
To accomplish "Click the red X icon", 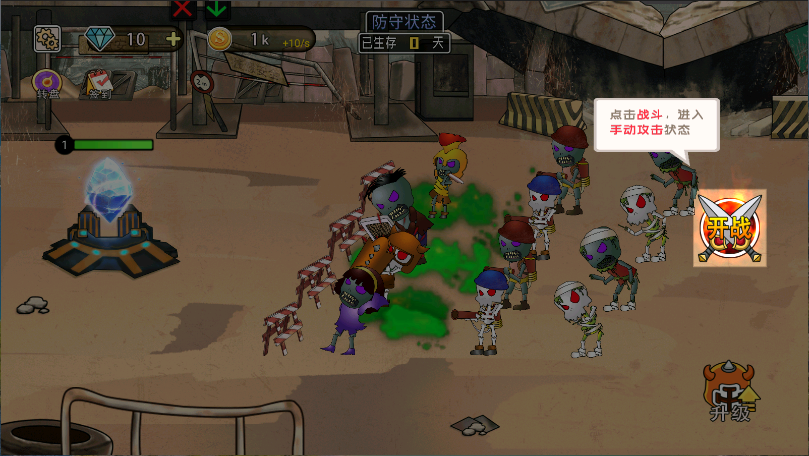I will pyautogui.click(x=183, y=9).
